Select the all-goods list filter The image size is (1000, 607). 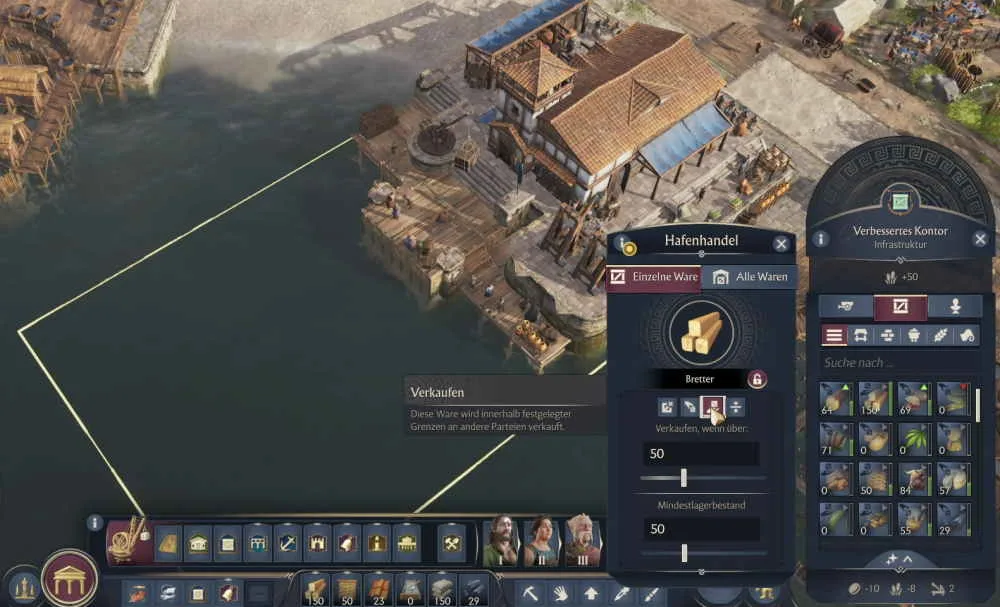[x=834, y=336]
